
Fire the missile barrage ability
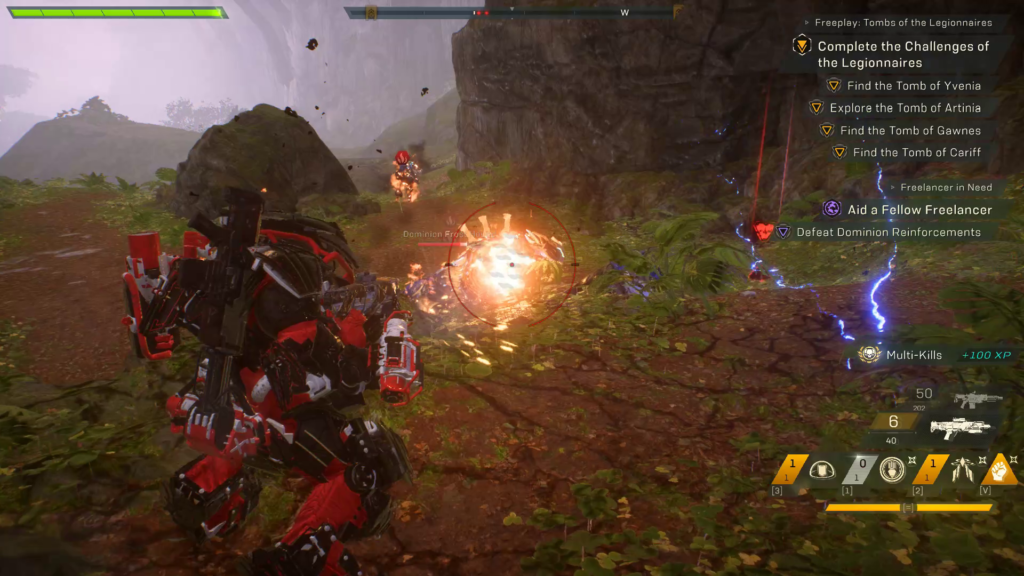[x=962, y=470]
